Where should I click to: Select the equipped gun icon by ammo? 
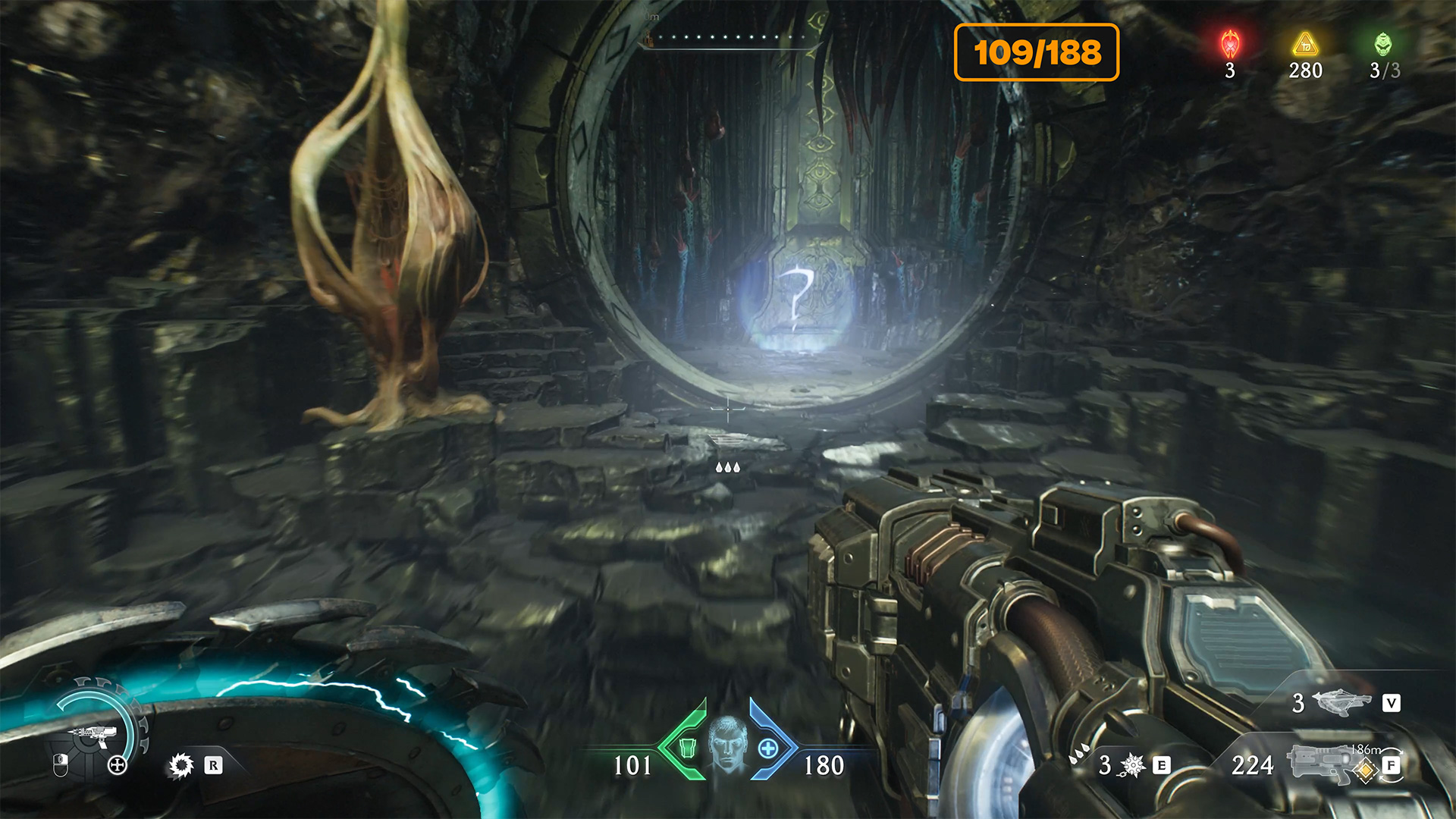(x=1321, y=763)
